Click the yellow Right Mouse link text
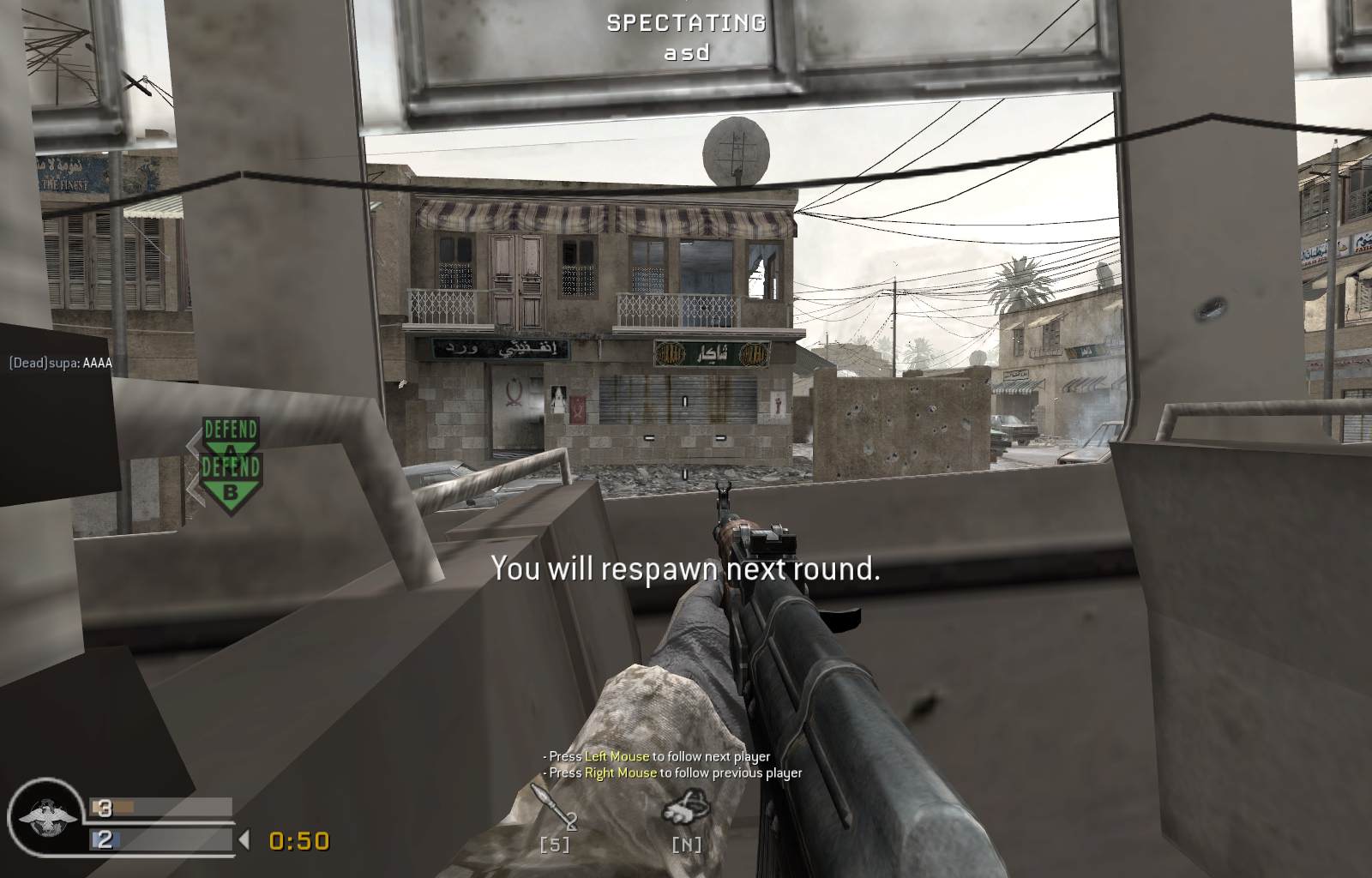Viewport: 1372px width, 878px height. 620,773
